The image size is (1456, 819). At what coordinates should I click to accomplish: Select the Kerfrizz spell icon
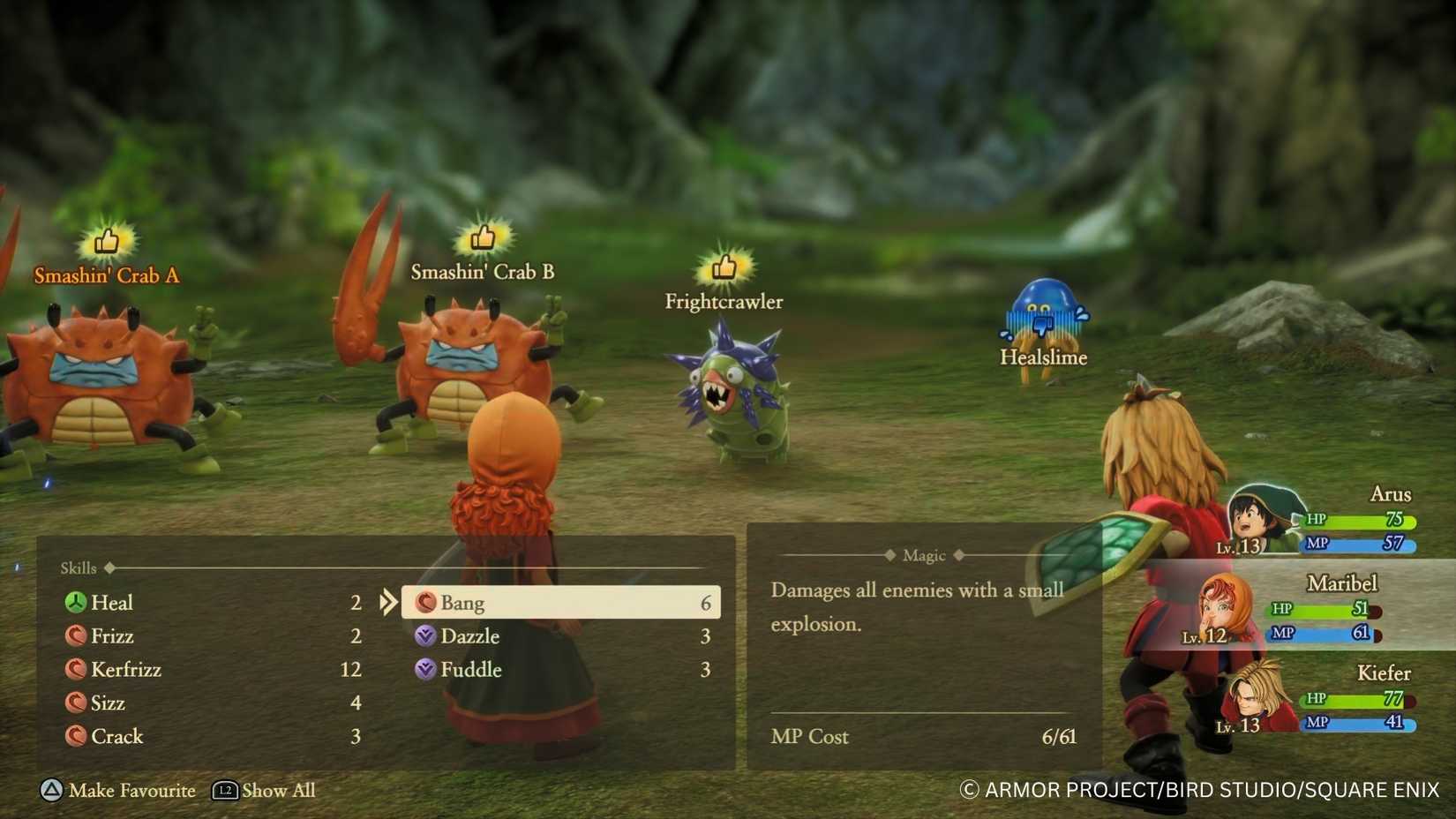(x=77, y=669)
